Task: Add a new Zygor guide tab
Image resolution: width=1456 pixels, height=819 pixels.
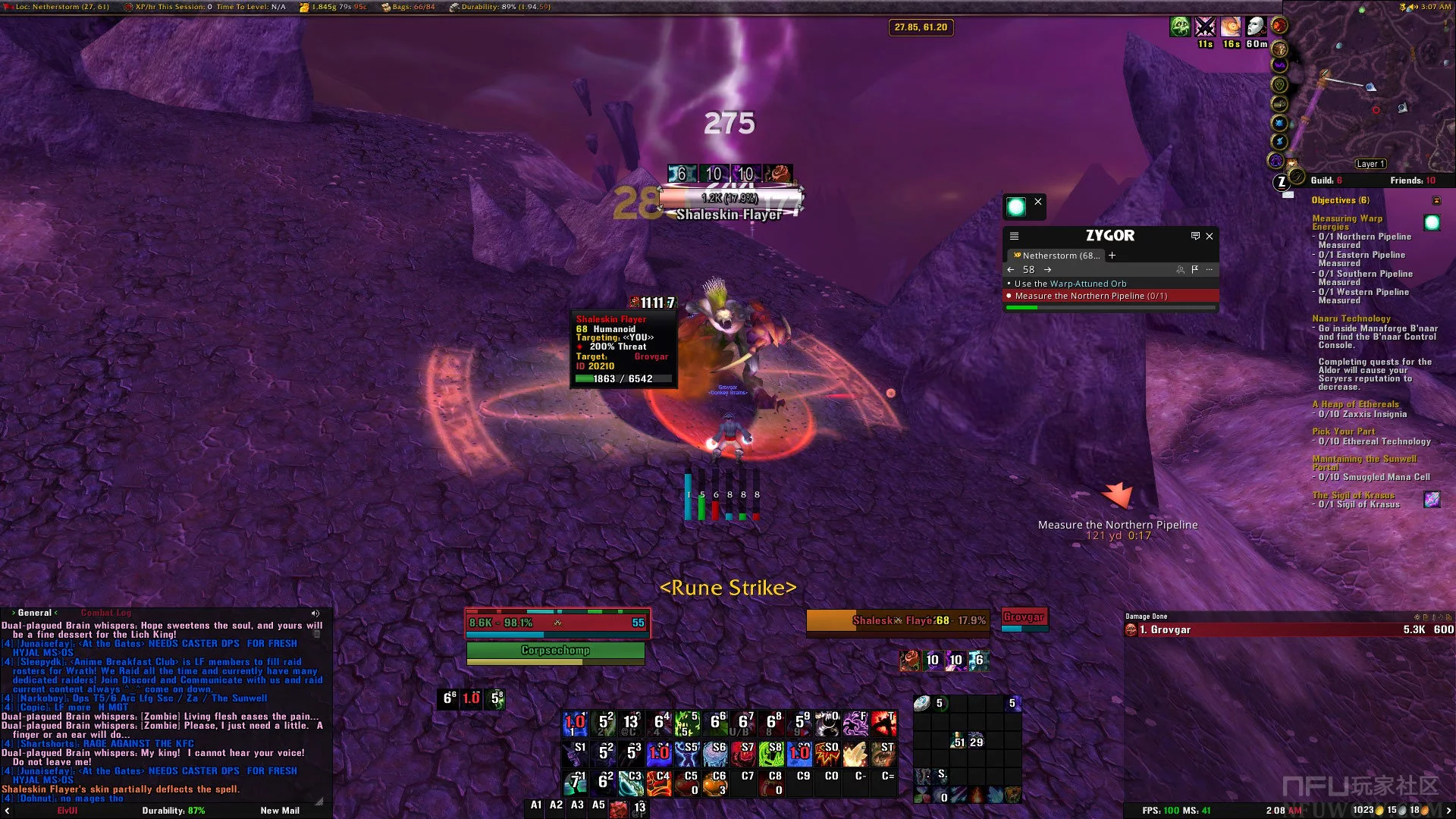Action: [1112, 256]
